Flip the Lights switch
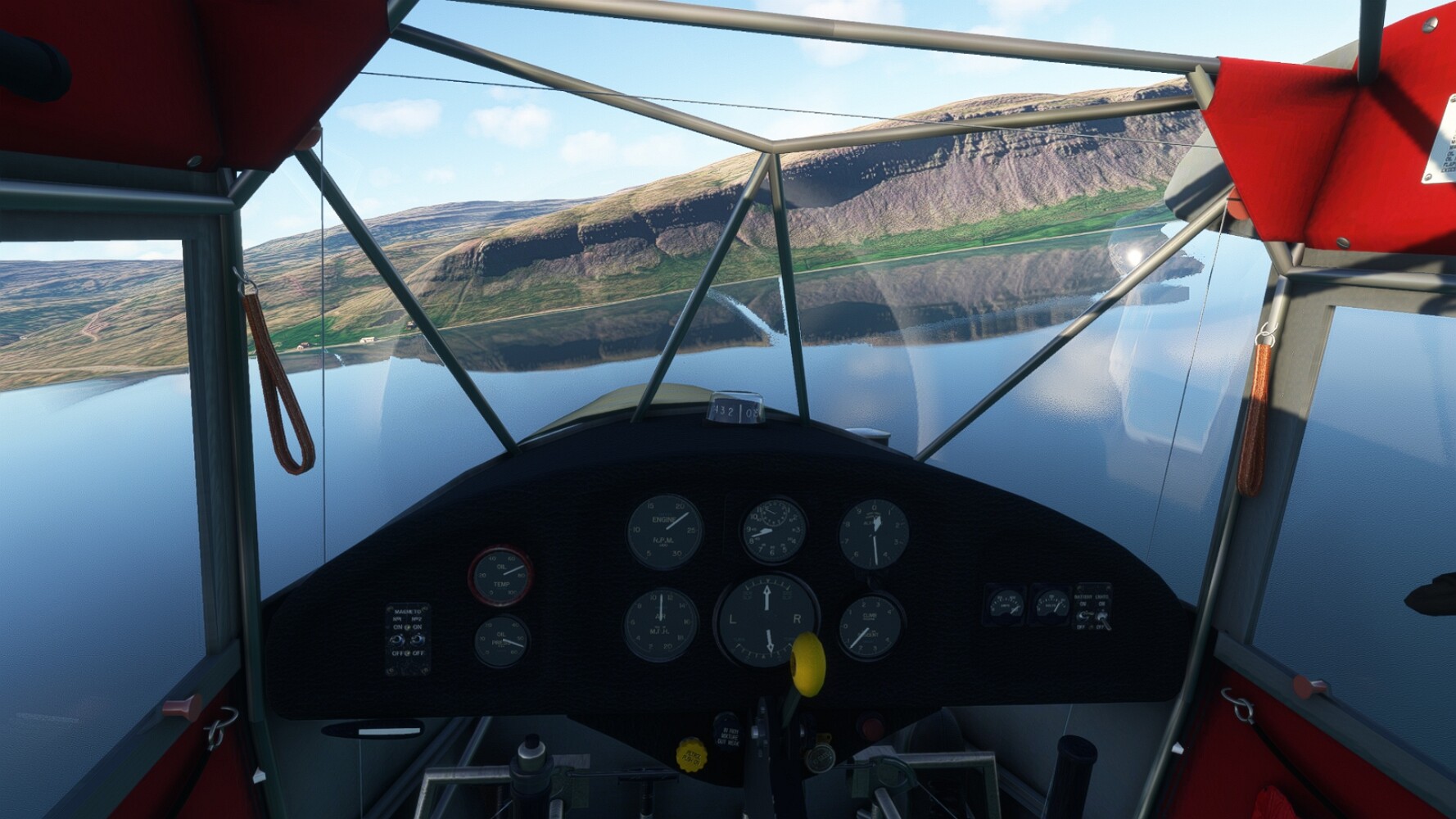The height and width of the screenshot is (819, 1456). [x=1101, y=615]
